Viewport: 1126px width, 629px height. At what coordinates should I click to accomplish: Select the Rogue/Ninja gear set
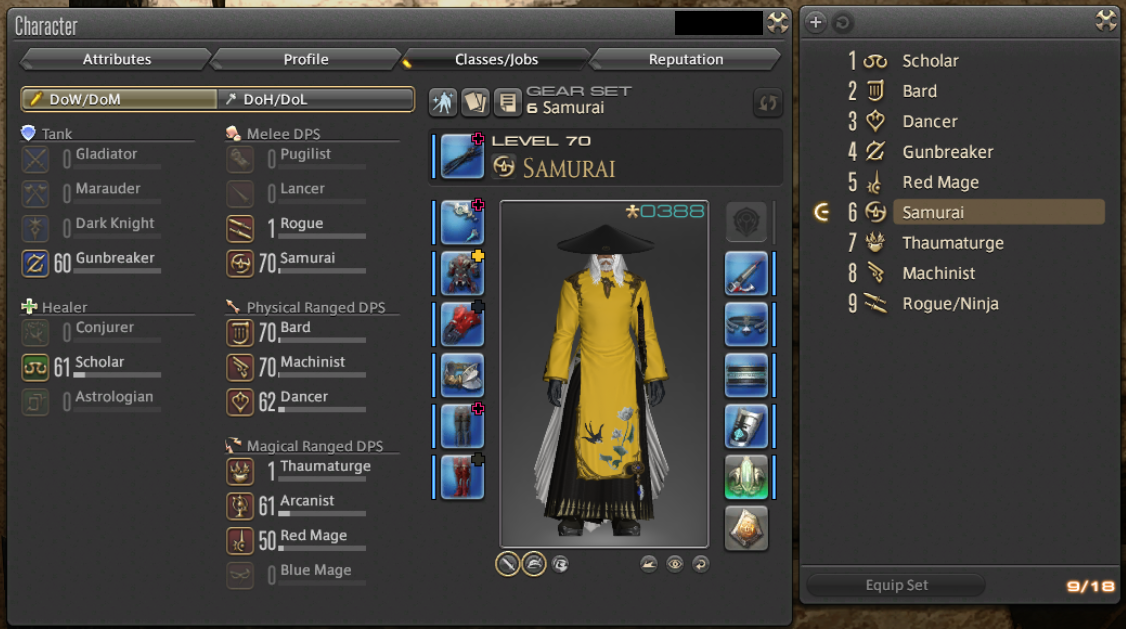coord(950,304)
